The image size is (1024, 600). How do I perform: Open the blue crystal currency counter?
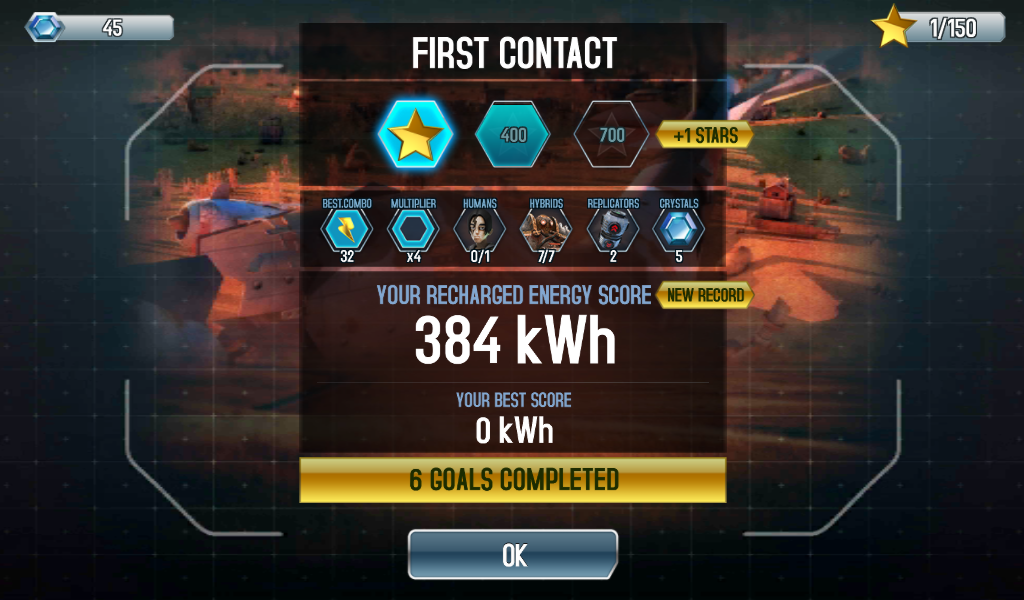tap(100, 28)
